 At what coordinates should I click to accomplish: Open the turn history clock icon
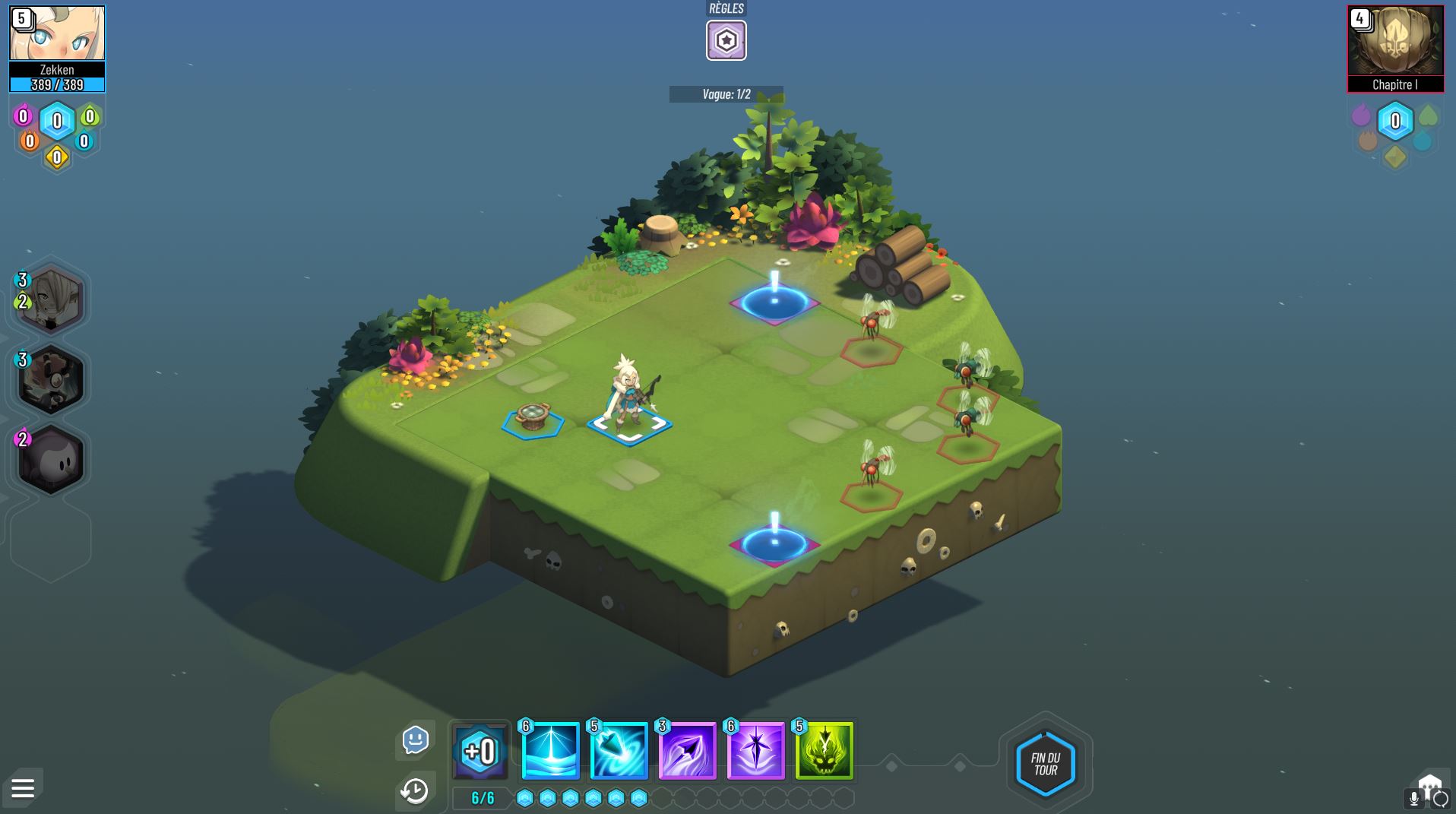click(x=414, y=792)
